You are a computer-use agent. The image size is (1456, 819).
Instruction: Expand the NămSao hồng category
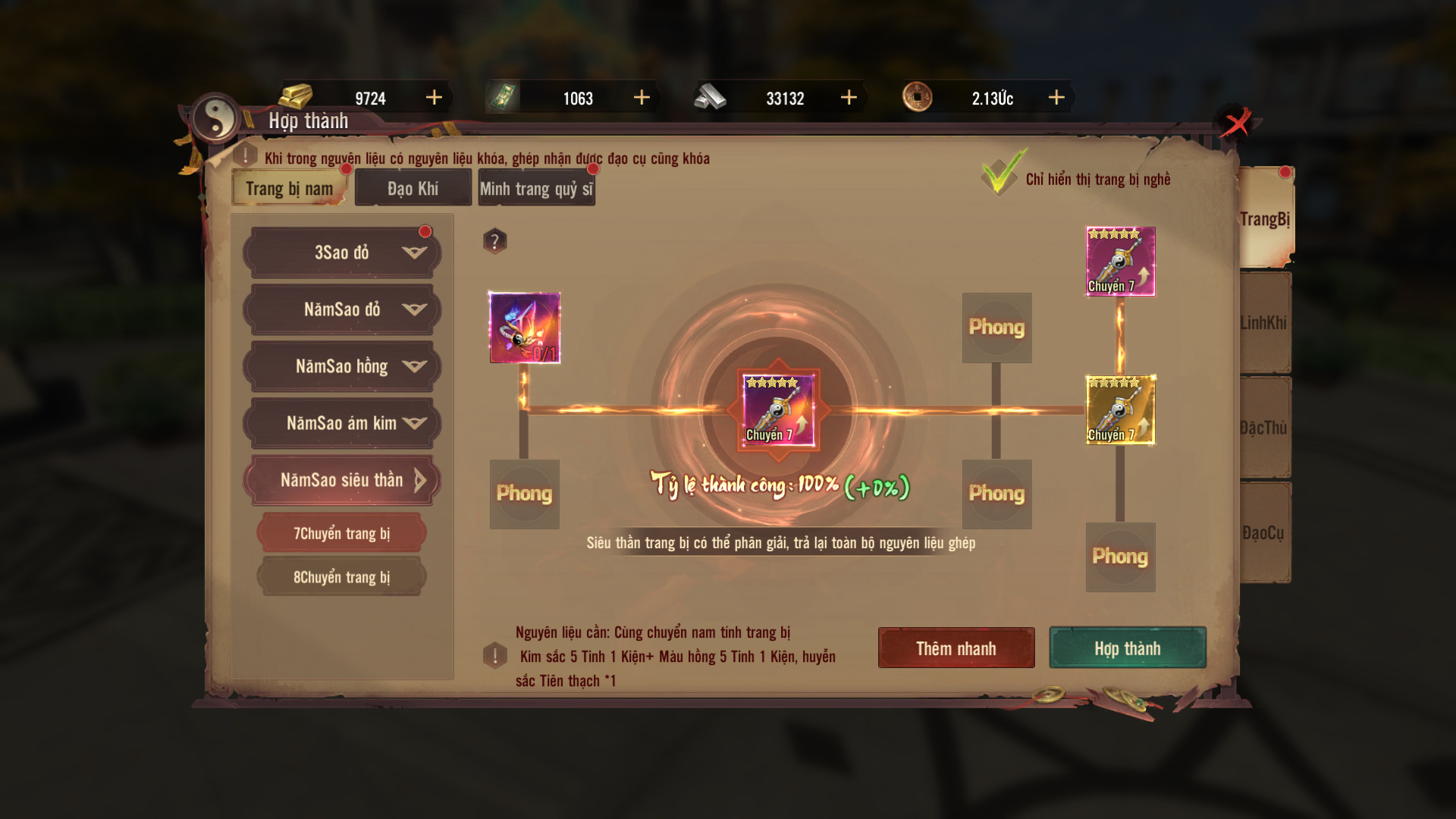(342, 366)
